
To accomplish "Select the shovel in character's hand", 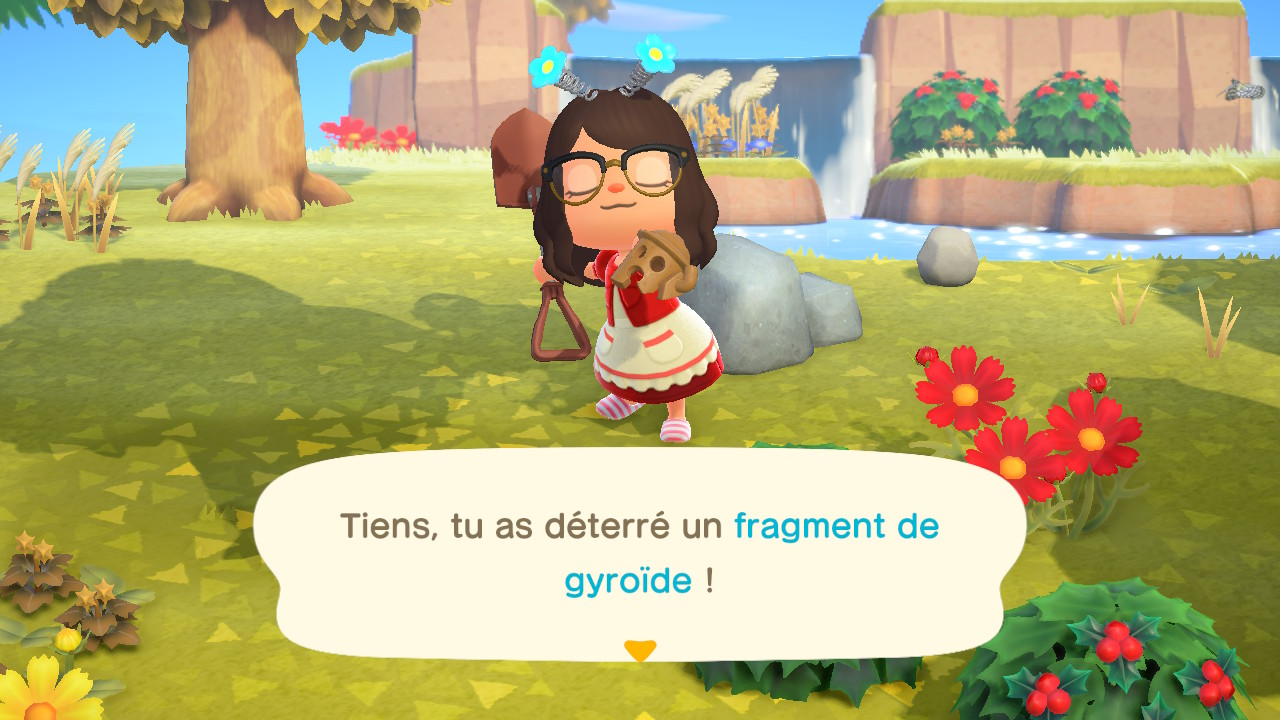I will point(555,320).
